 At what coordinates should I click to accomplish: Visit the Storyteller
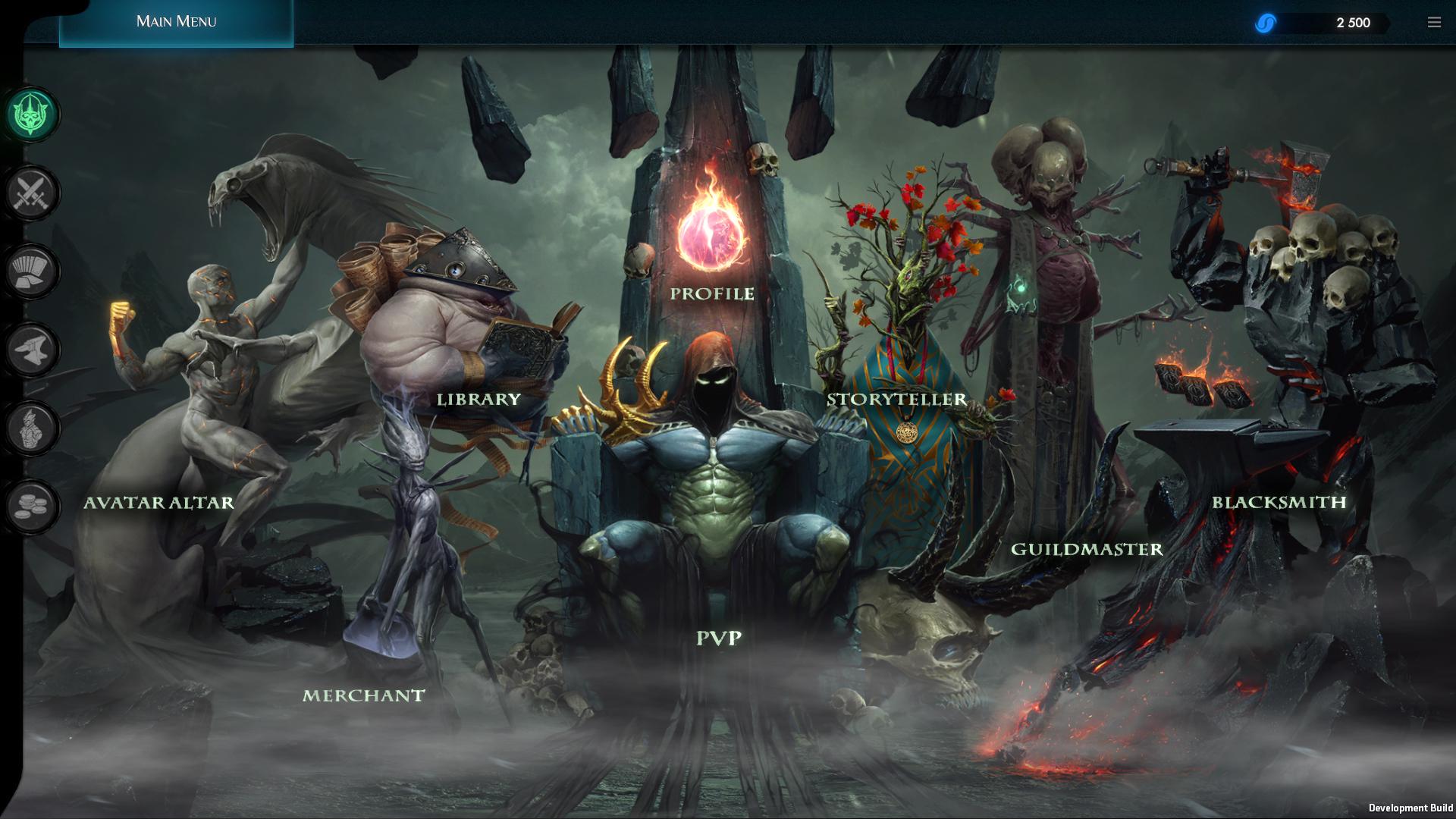pos(896,400)
